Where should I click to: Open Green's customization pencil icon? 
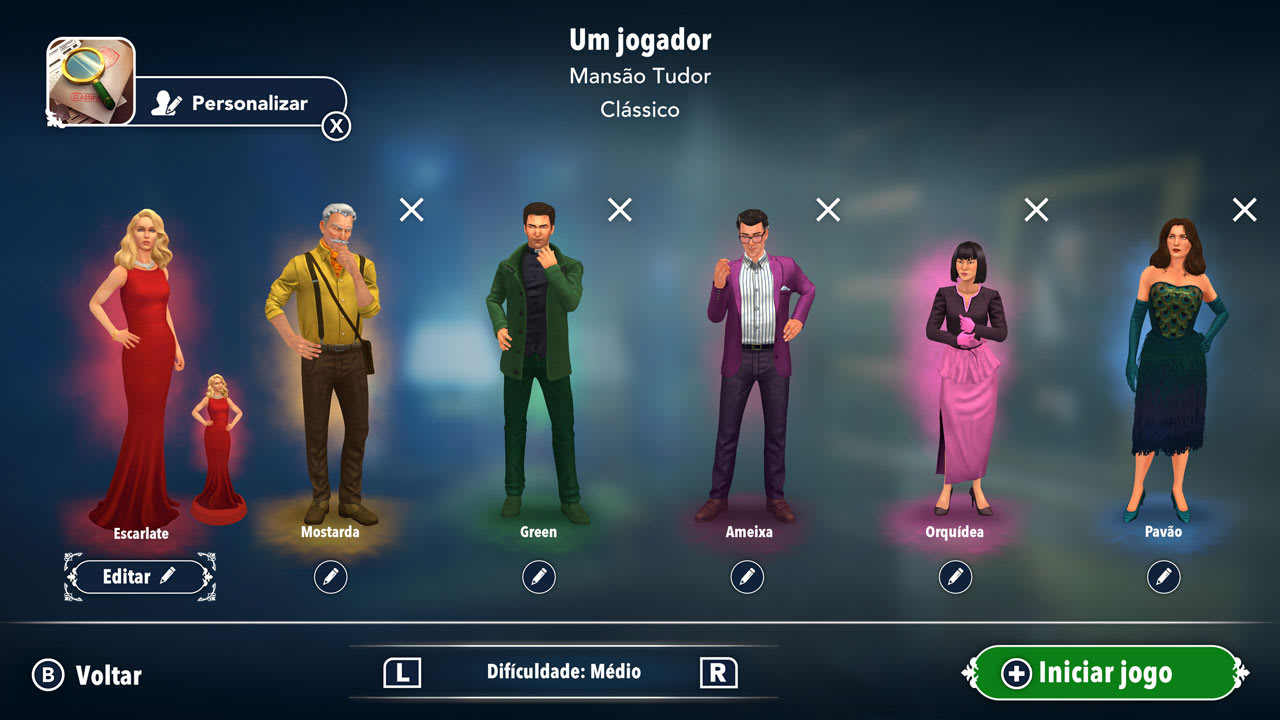(538, 576)
